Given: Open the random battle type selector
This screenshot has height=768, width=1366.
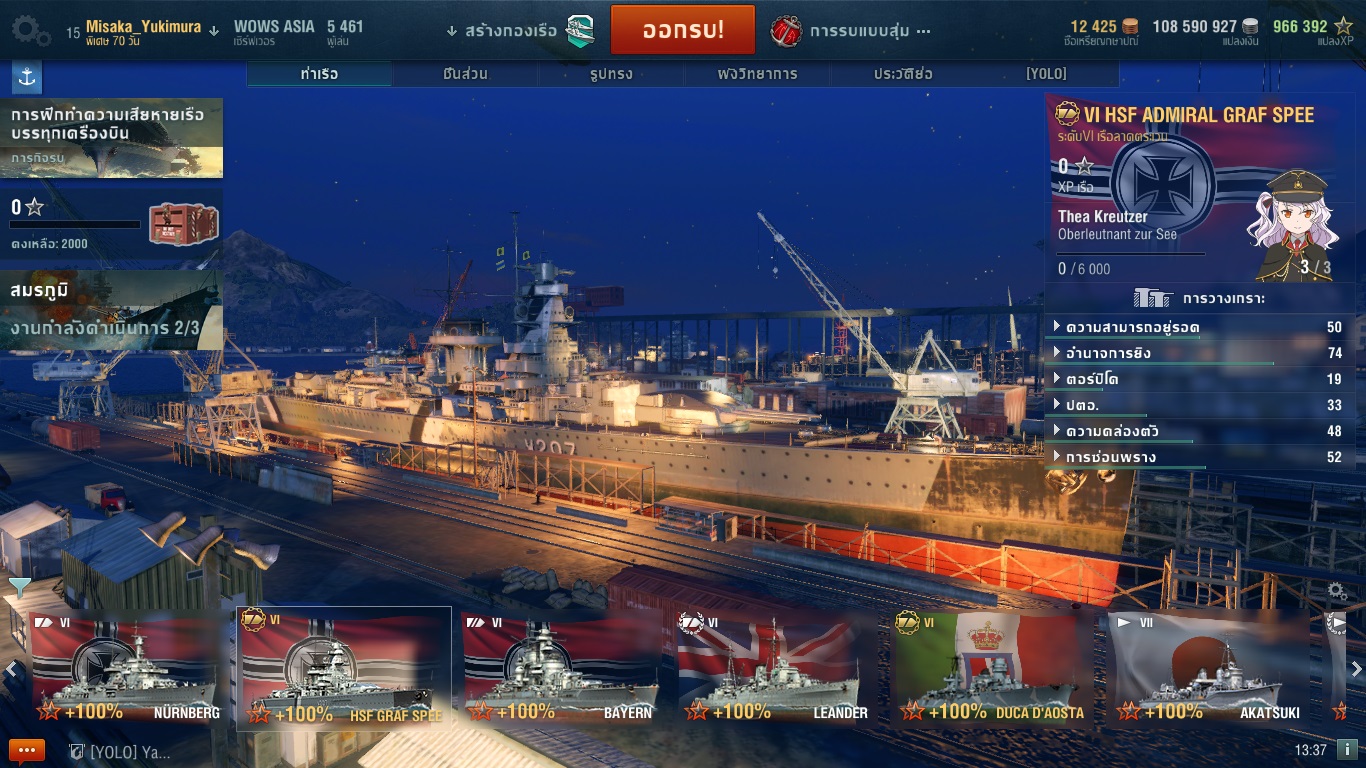Looking at the screenshot, I should point(852,31).
